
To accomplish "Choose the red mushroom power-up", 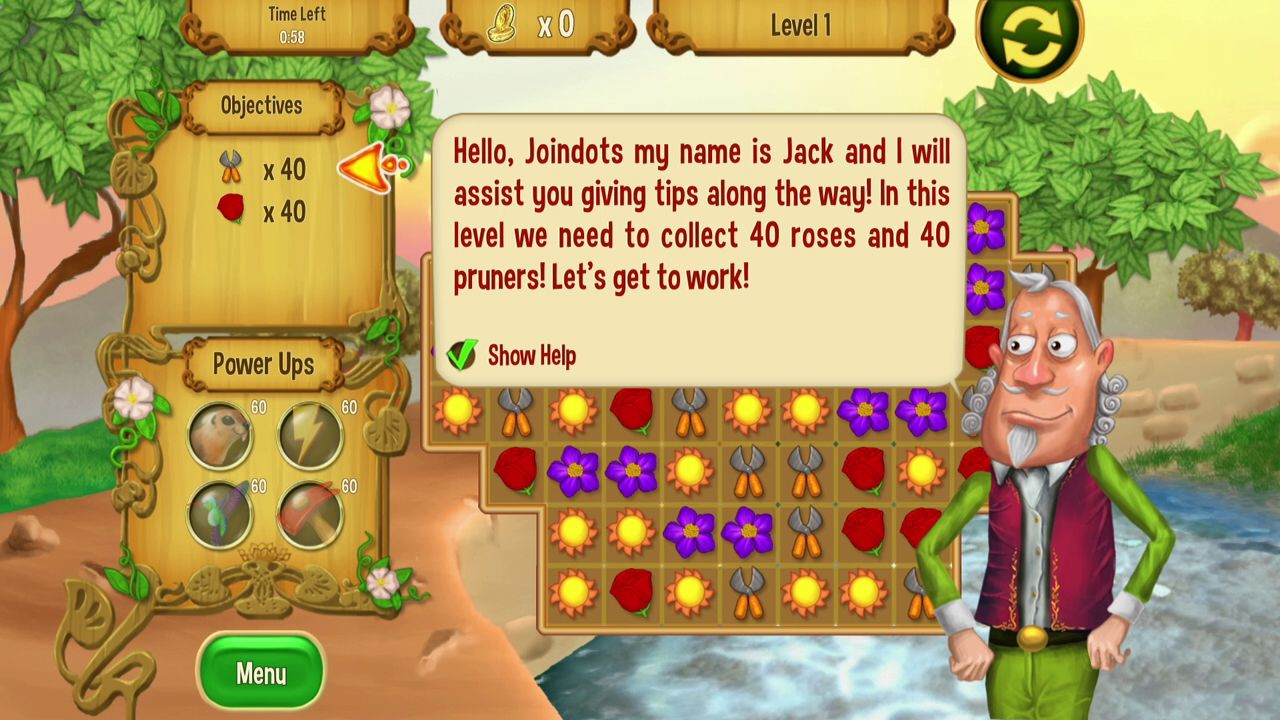I will click(310, 514).
